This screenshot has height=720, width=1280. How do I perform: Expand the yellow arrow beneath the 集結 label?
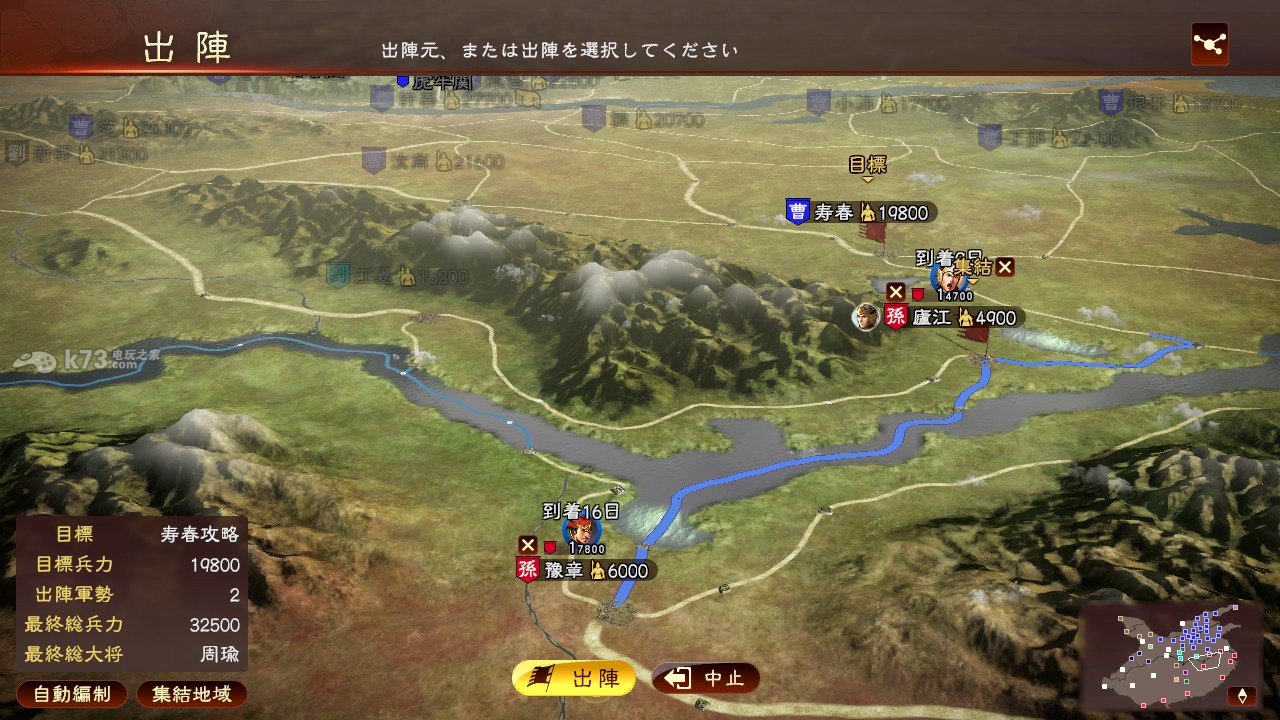973,281
